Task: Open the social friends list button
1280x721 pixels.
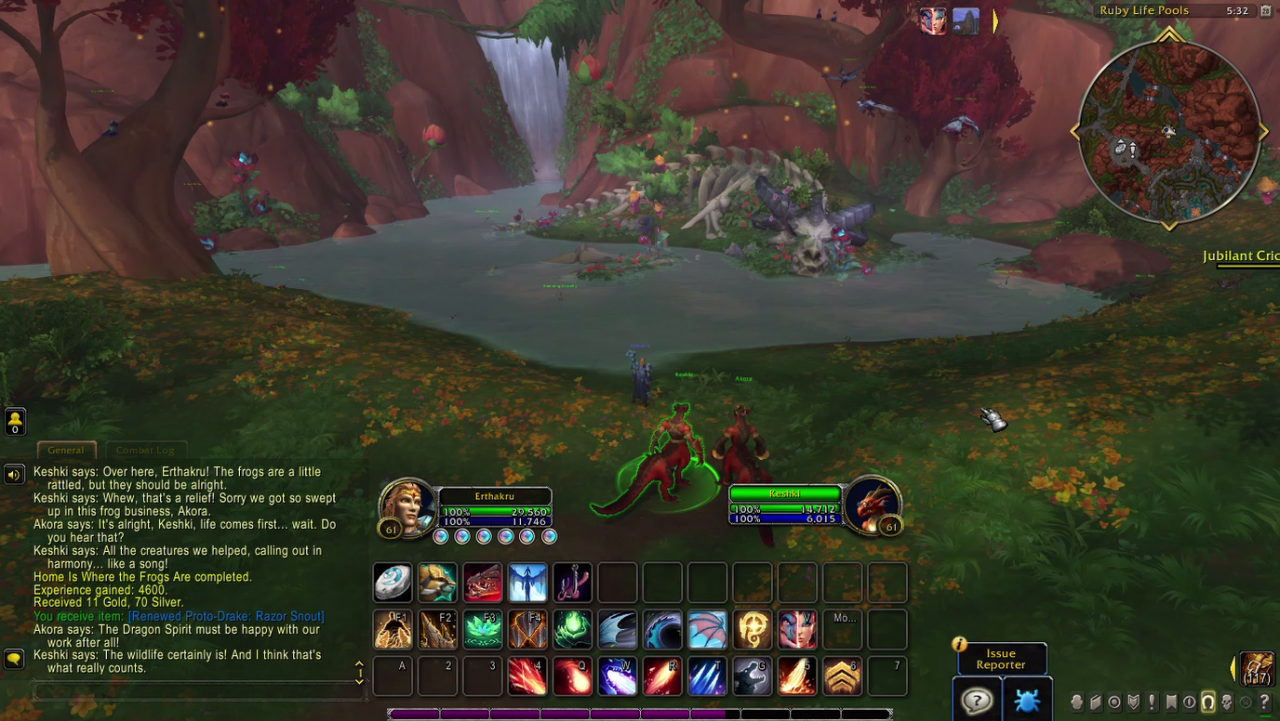Action: click(x=15, y=421)
